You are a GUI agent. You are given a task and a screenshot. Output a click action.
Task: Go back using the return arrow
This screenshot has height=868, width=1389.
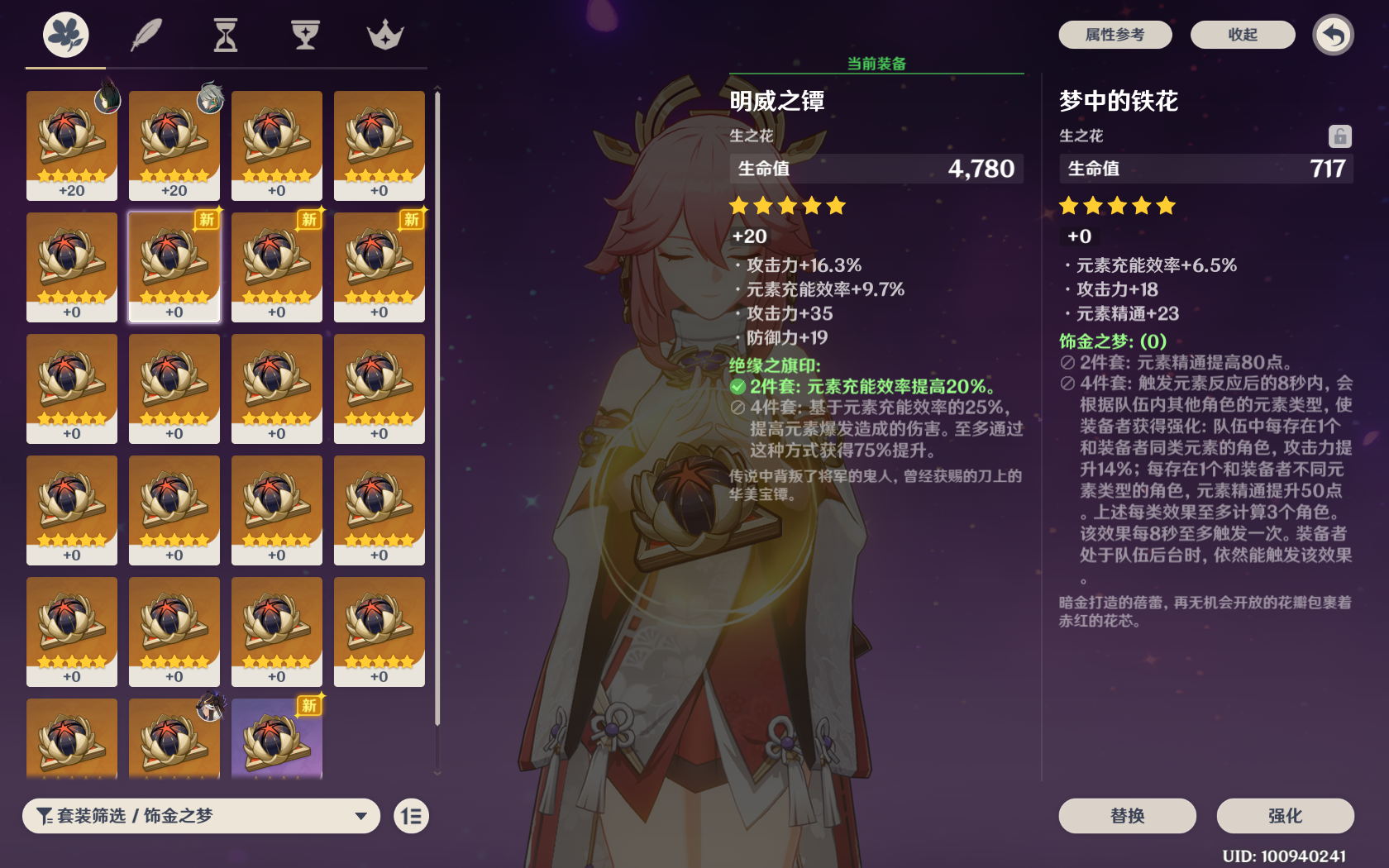point(1333,35)
